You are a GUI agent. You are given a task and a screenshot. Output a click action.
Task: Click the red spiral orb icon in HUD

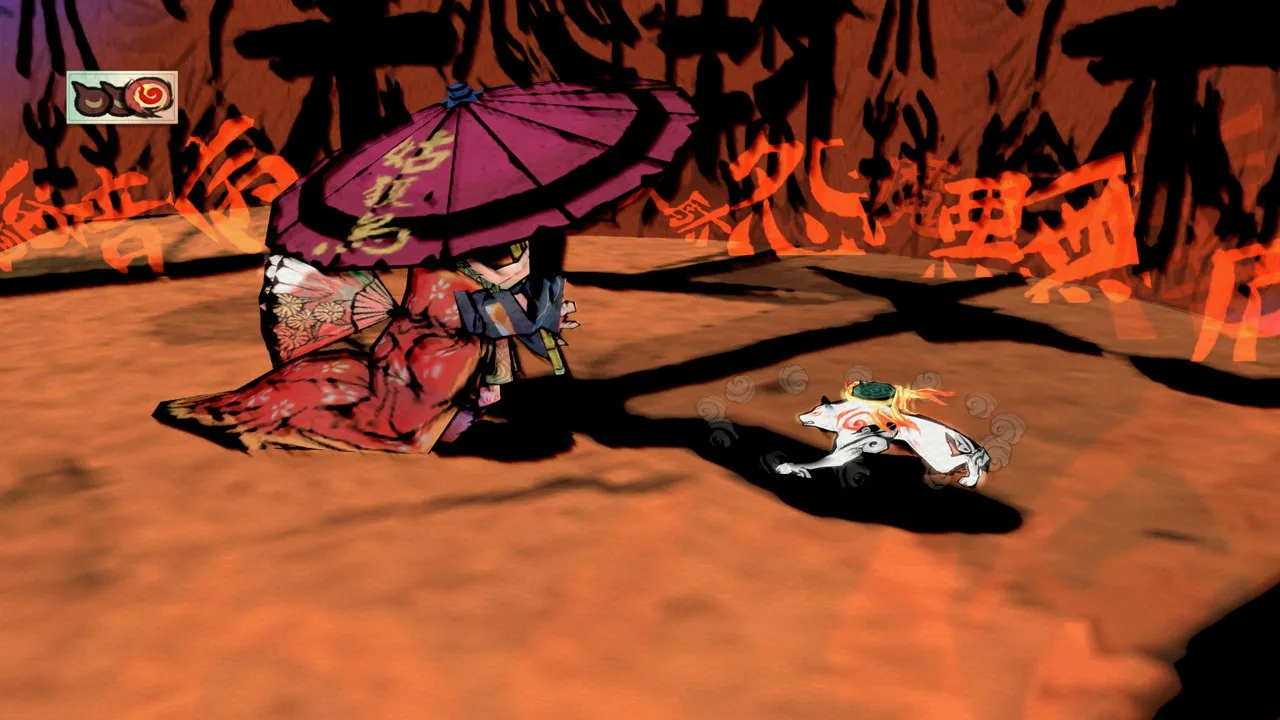148,95
